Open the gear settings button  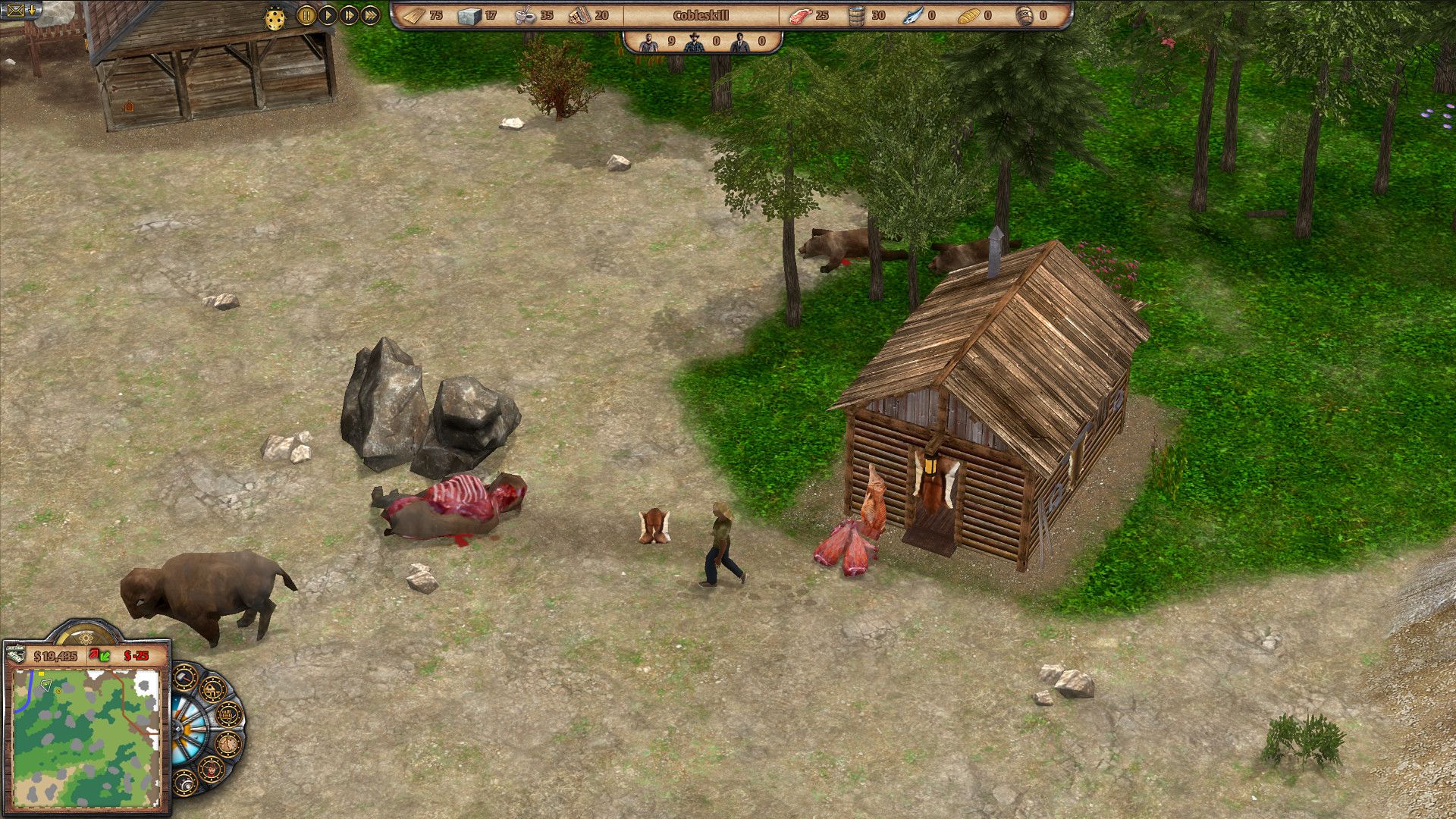pyautogui.click(x=184, y=783)
